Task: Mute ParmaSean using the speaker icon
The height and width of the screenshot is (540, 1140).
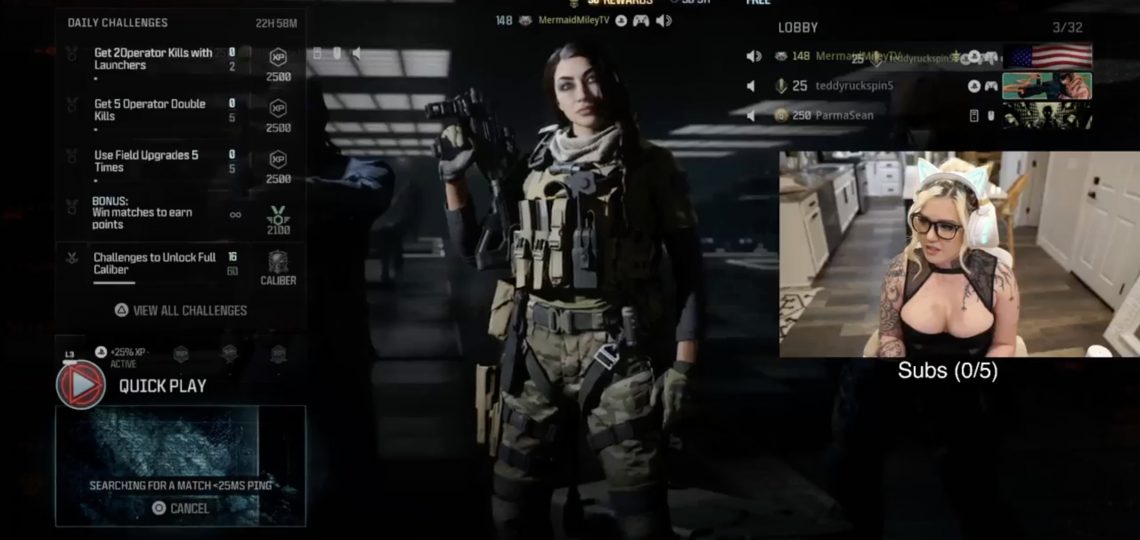Action: (x=751, y=115)
